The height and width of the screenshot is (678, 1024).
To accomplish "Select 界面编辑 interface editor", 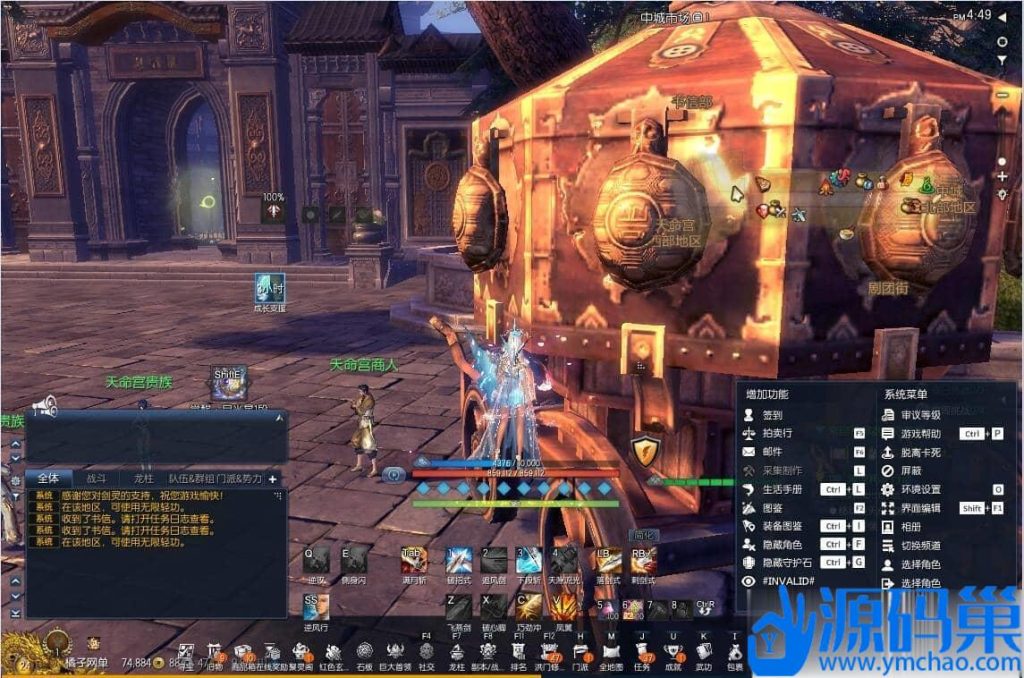I will [920, 508].
